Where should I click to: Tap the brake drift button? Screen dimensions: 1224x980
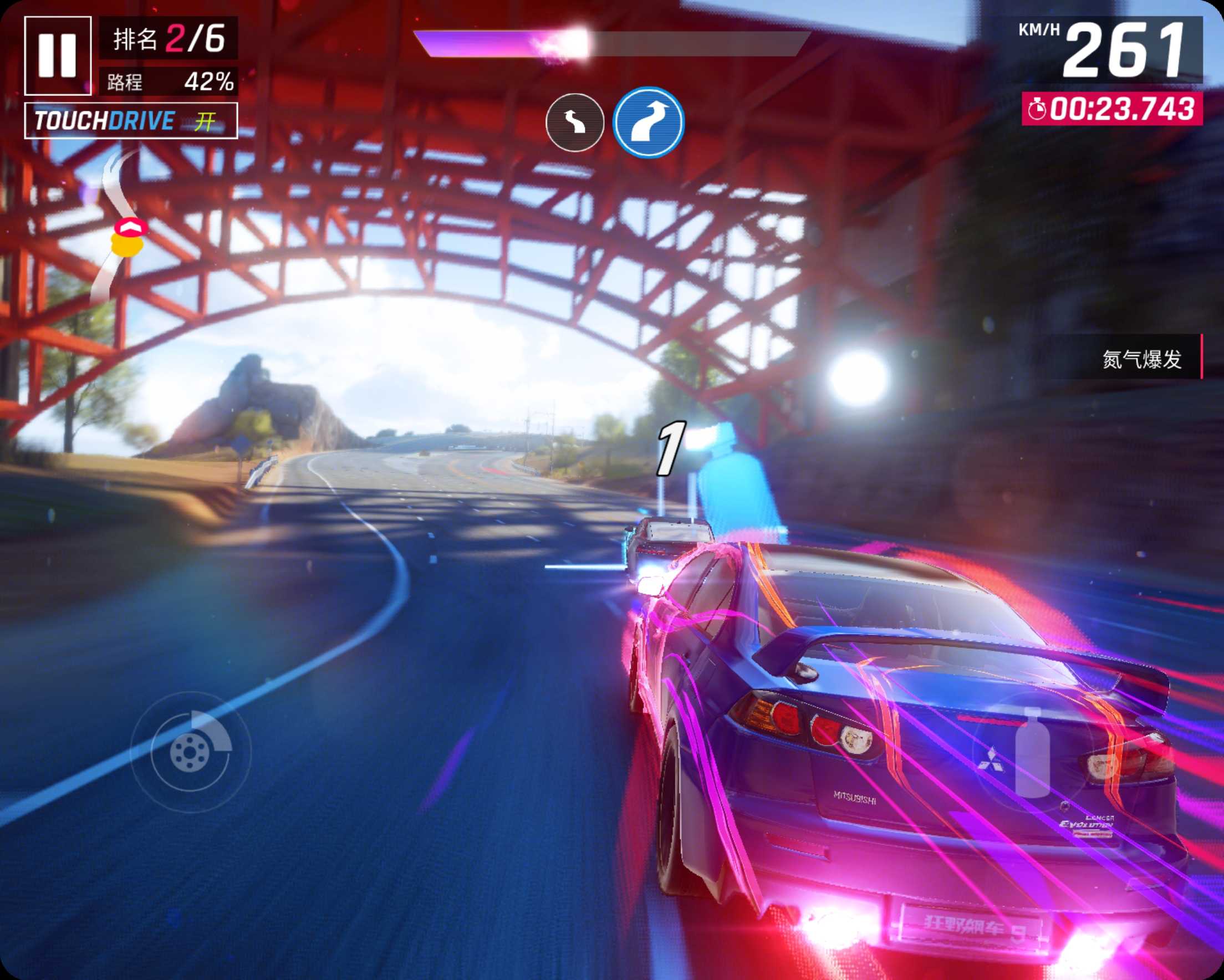[x=190, y=752]
